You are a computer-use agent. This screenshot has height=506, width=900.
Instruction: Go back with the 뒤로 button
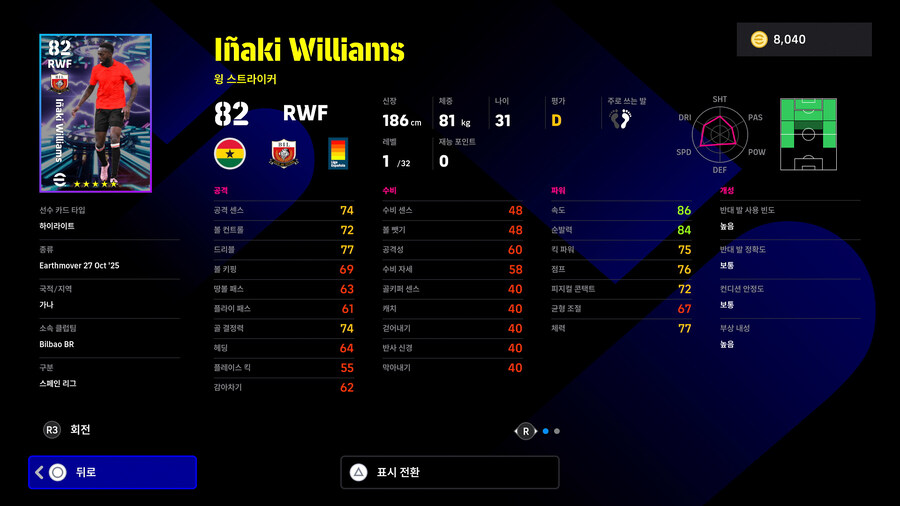[112, 472]
